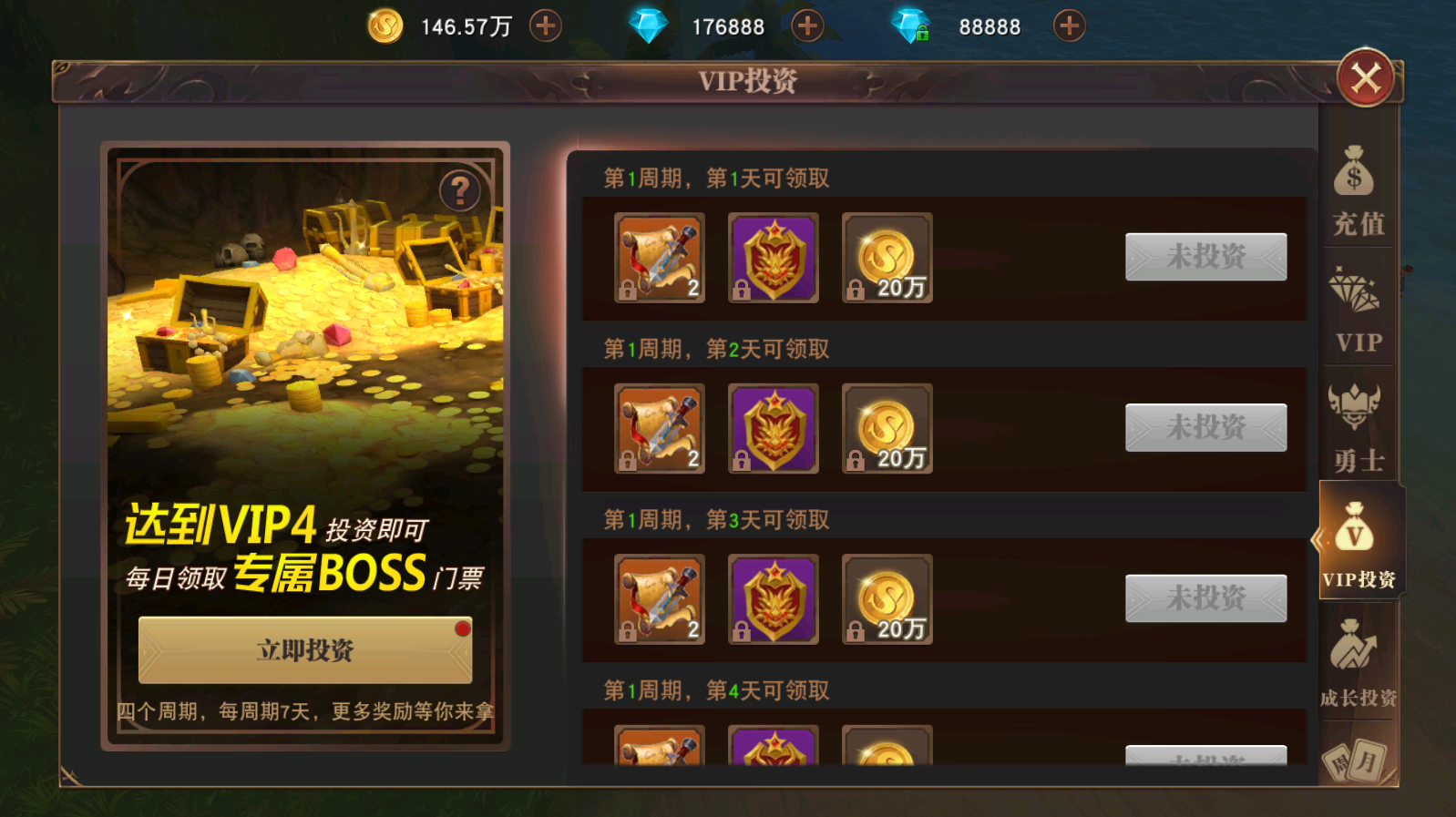Viewport: 1456px width, 817px height.
Task: Click the purple emblem reward for day 2
Action: coord(773,428)
